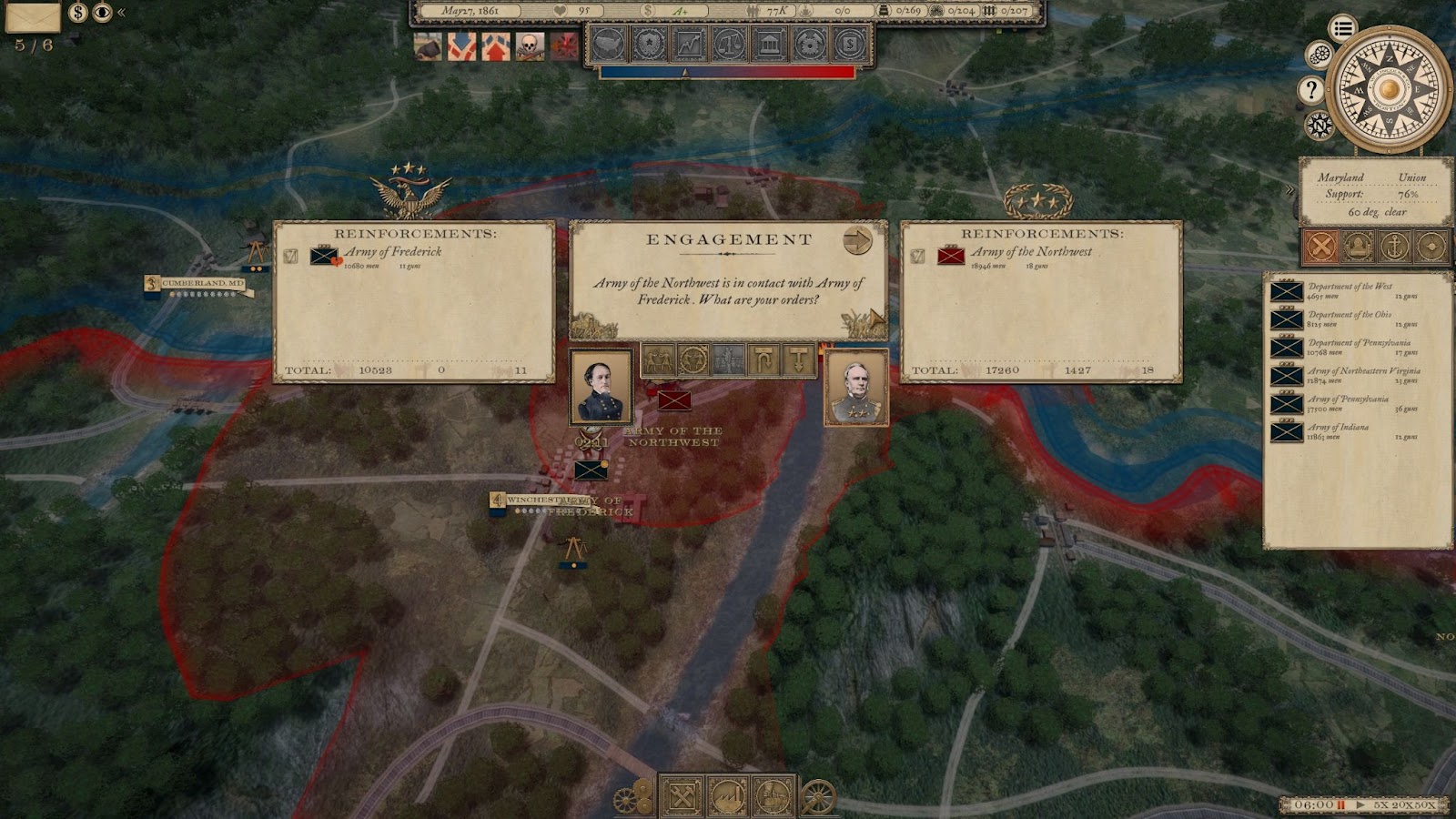
Task: Open the scales of justice policy panel
Action: click(728, 44)
